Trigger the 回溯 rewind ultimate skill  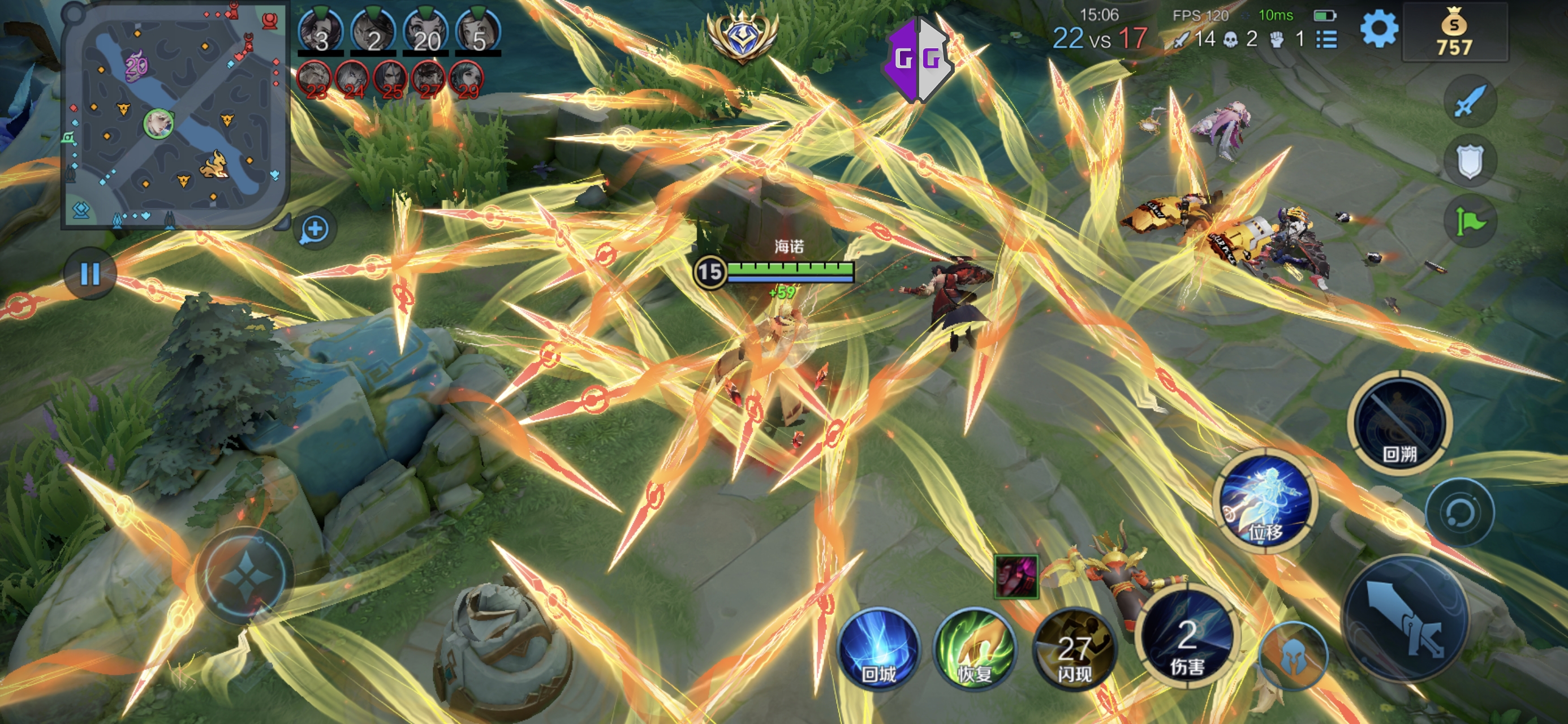(x=1399, y=424)
